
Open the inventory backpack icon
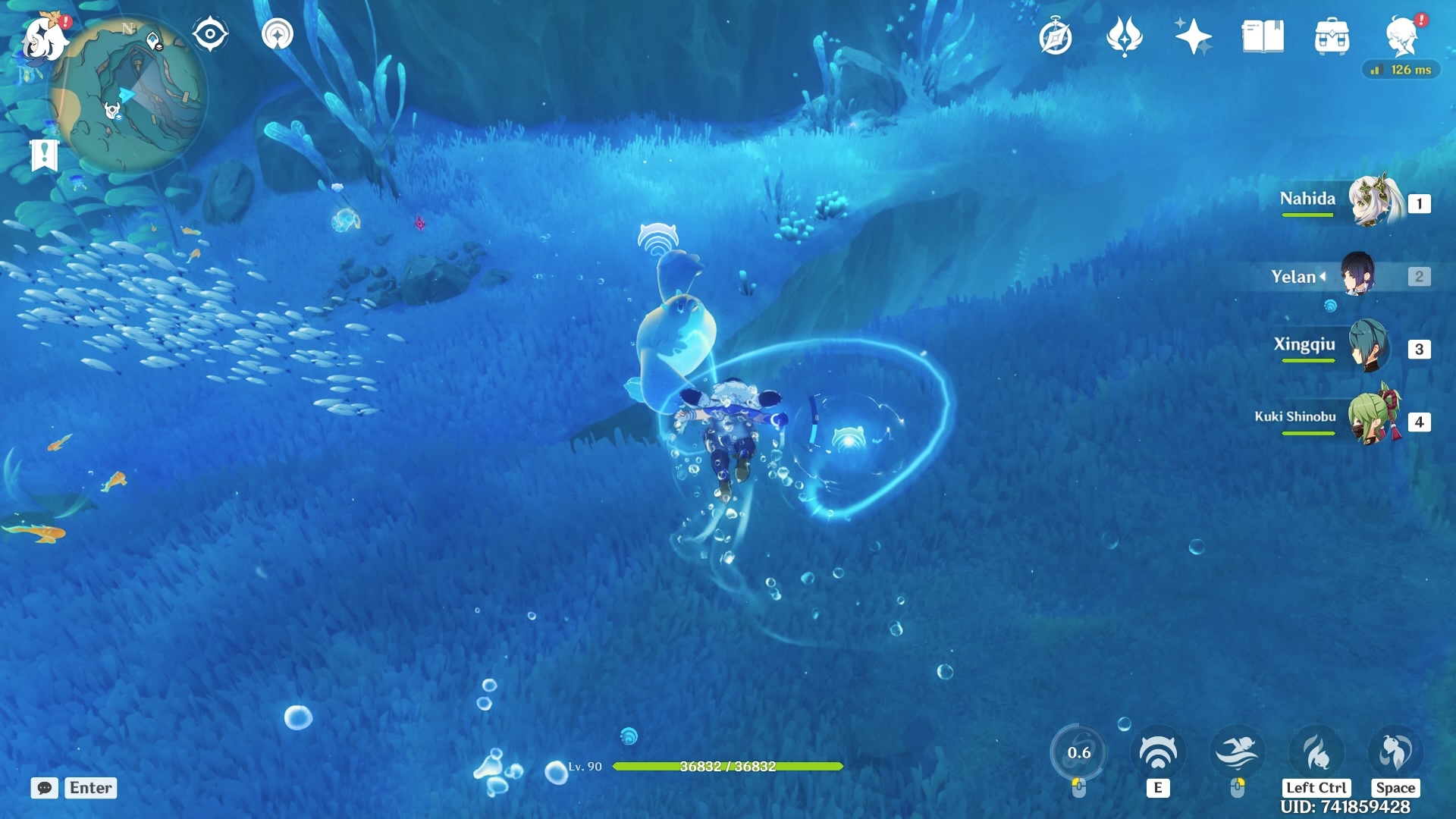tap(1332, 36)
